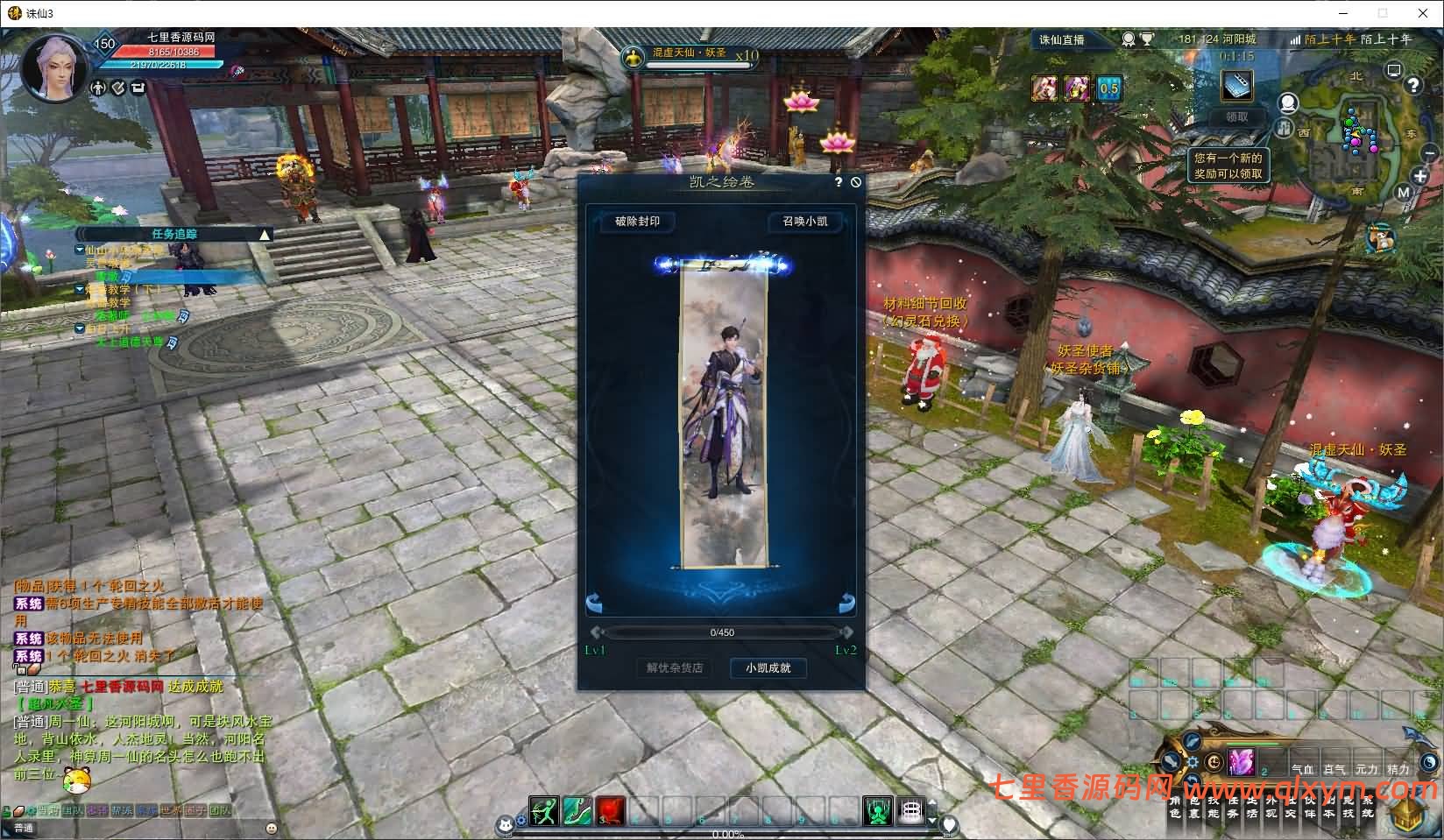Open the 背囊 inventory bag icon
Screen dimensions: 1444x840
tap(1195, 808)
